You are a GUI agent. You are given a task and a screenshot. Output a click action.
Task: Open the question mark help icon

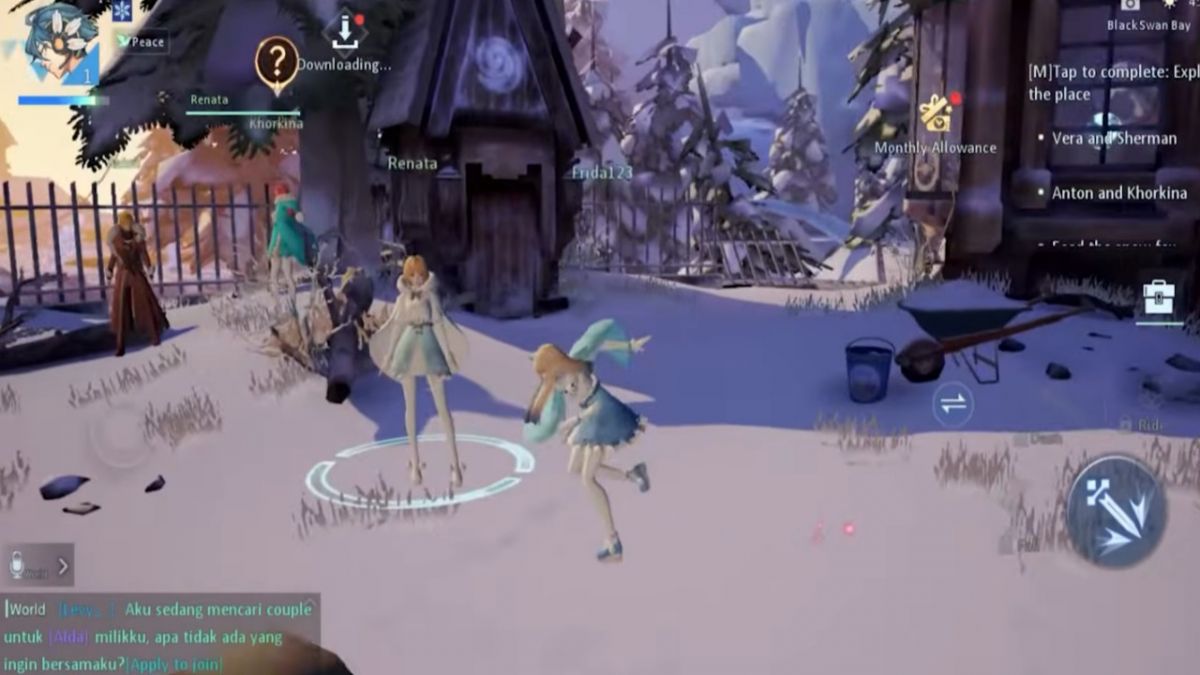276,62
